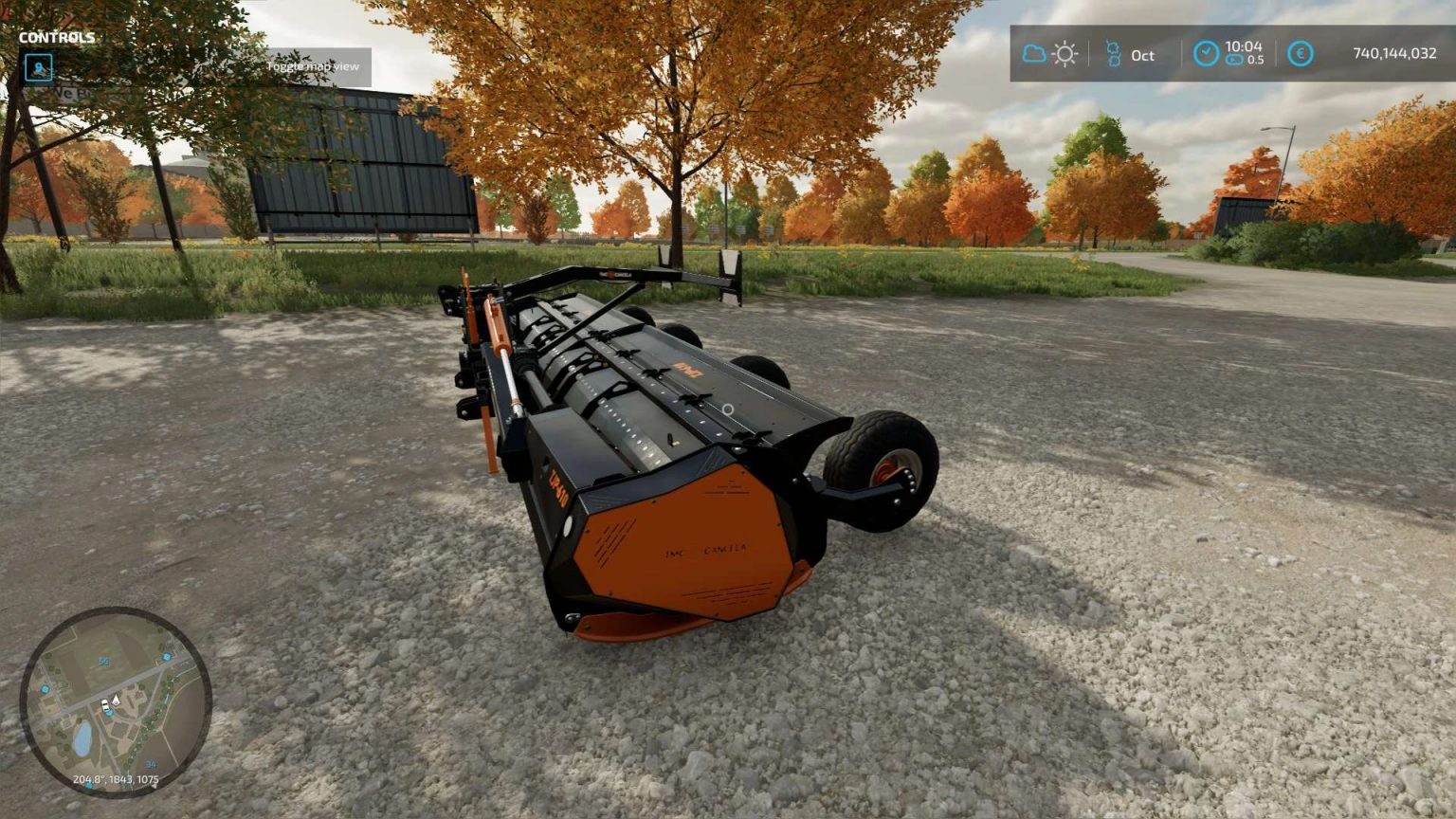1456x819 pixels.
Task: Click the key 9 binding box
Action: tap(38, 67)
